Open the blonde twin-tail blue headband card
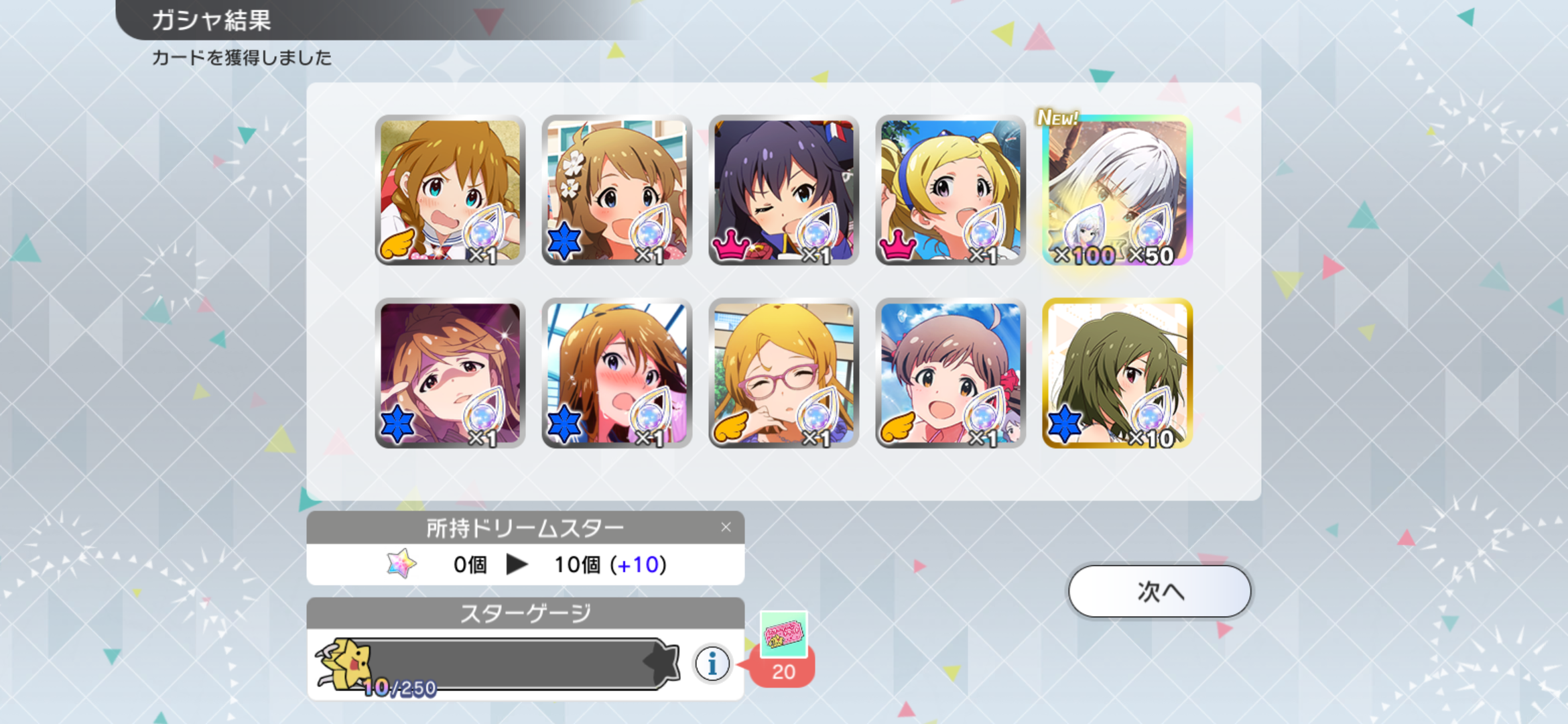The width and height of the screenshot is (1568, 724). [950, 190]
